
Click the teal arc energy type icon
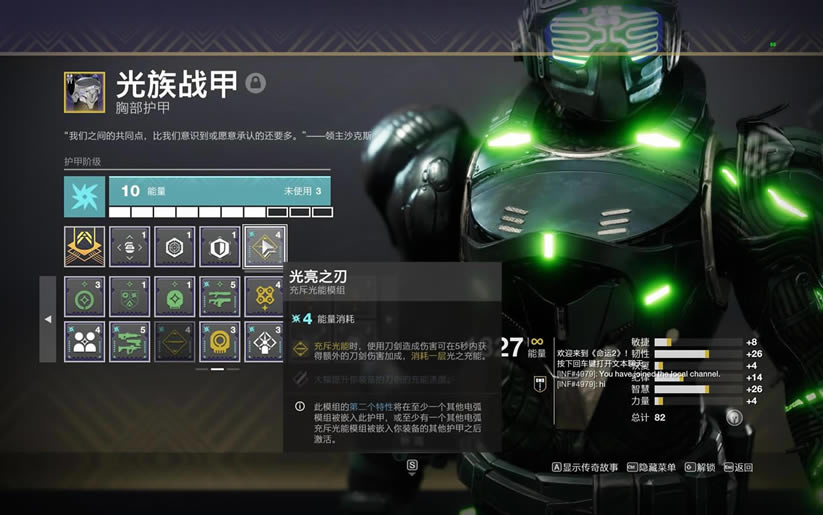[x=84, y=197]
